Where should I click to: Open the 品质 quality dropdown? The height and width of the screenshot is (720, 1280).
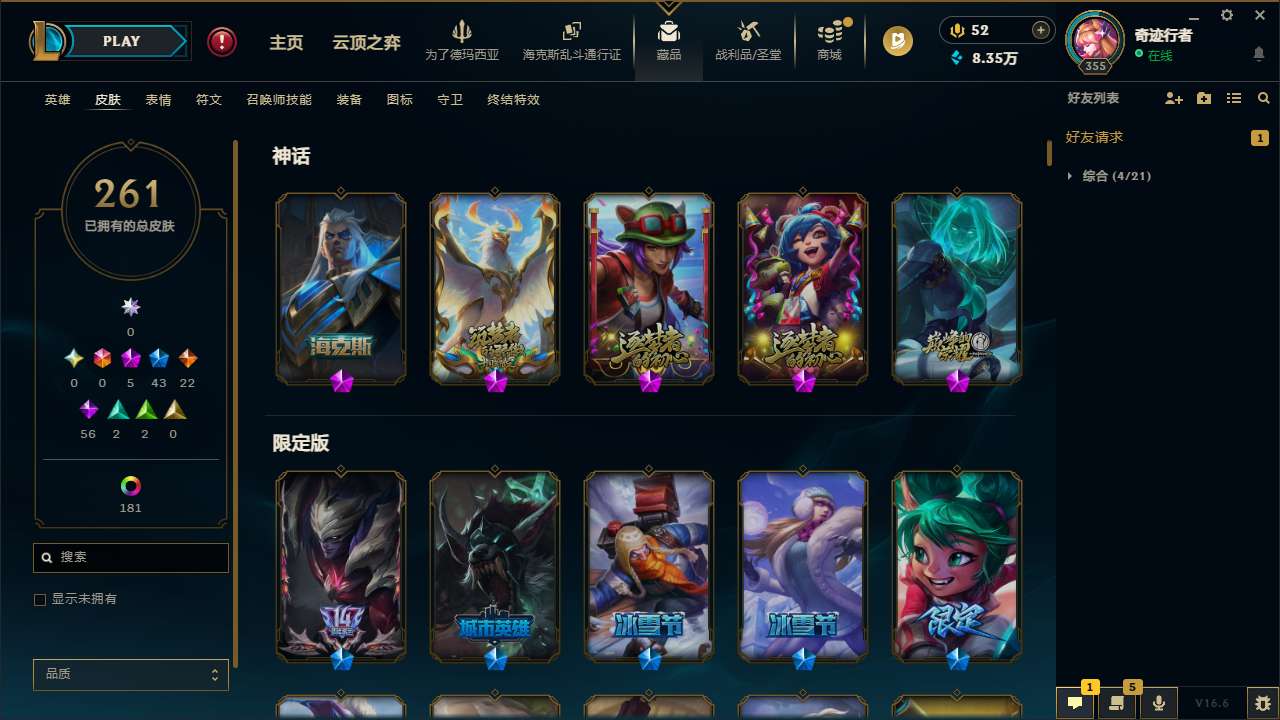pos(130,674)
